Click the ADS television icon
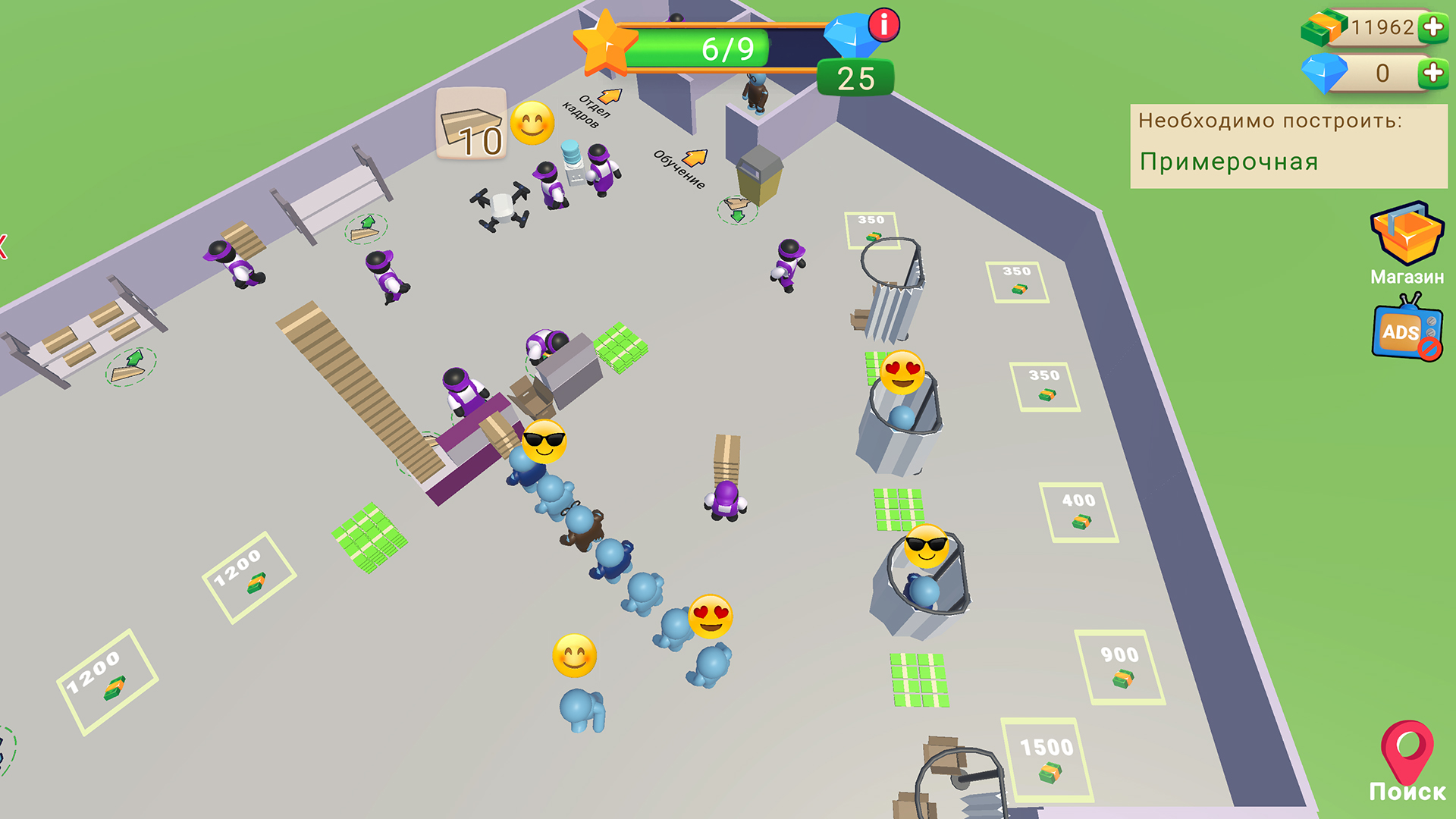This screenshot has height=819, width=1456. click(1402, 331)
